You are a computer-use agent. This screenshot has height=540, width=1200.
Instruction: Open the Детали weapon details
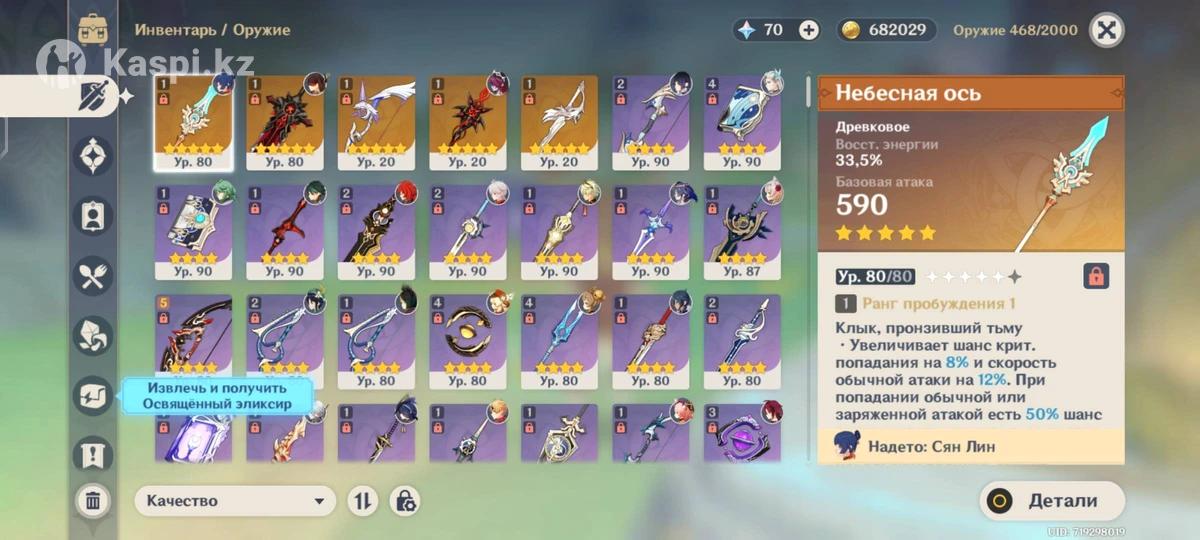pos(1052,501)
